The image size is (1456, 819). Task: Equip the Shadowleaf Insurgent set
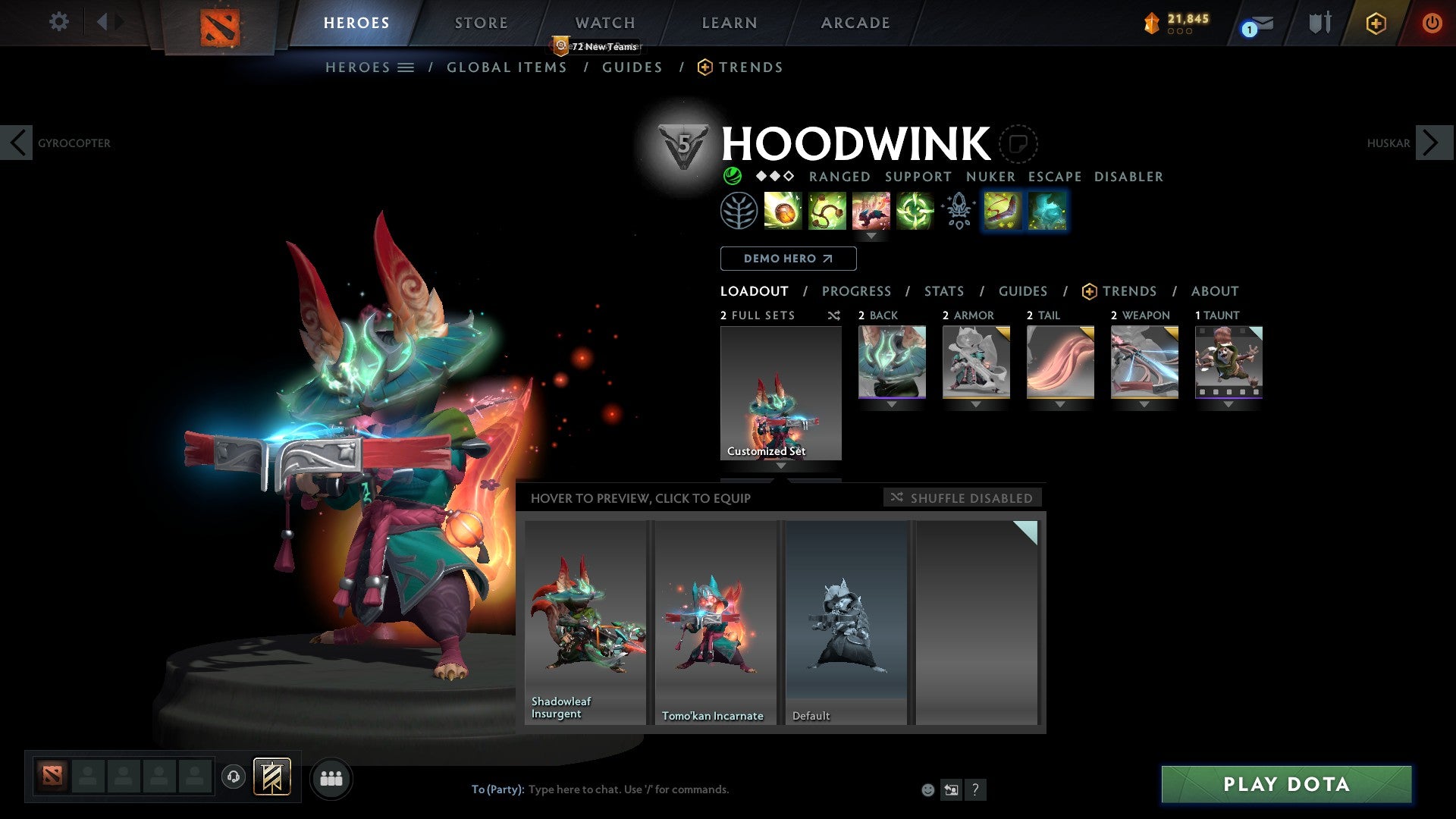click(x=585, y=622)
